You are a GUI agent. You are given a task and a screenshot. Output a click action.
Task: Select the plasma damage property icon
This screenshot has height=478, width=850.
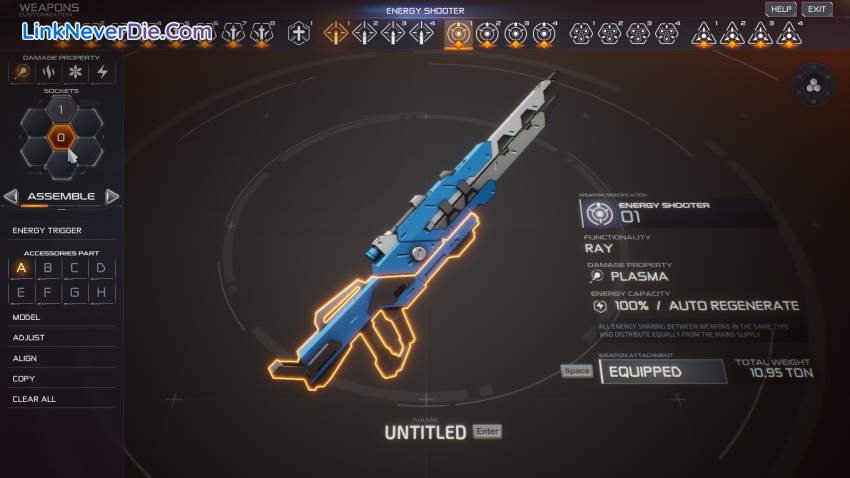(21, 73)
